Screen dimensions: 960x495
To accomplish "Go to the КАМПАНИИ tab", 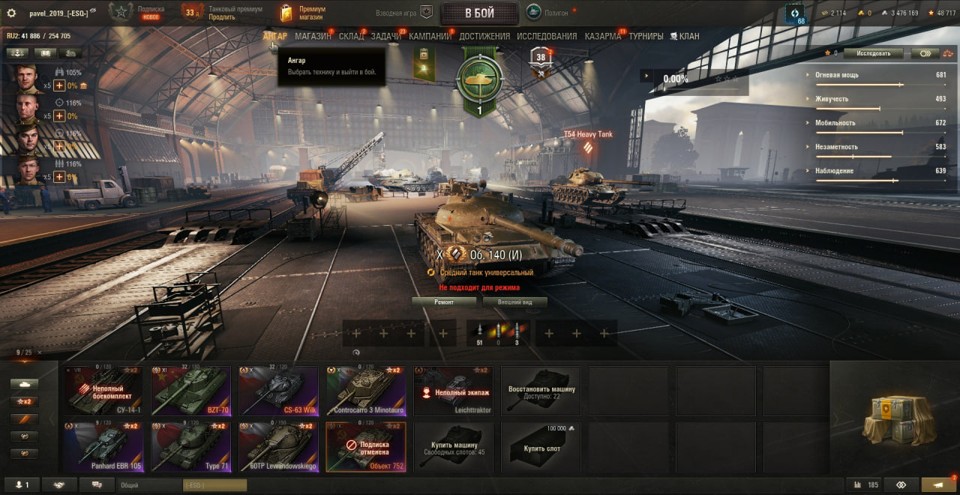I will click(x=430, y=37).
